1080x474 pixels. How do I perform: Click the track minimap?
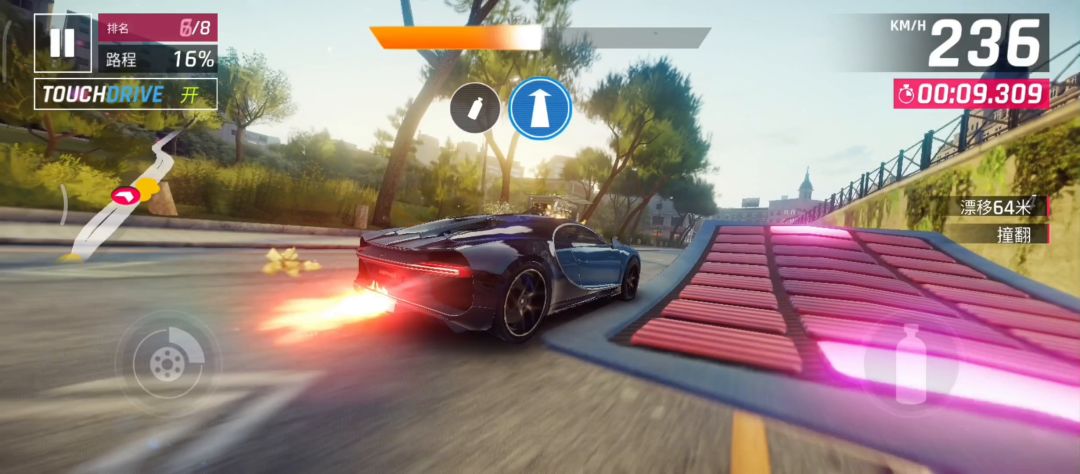pos(125,193)
